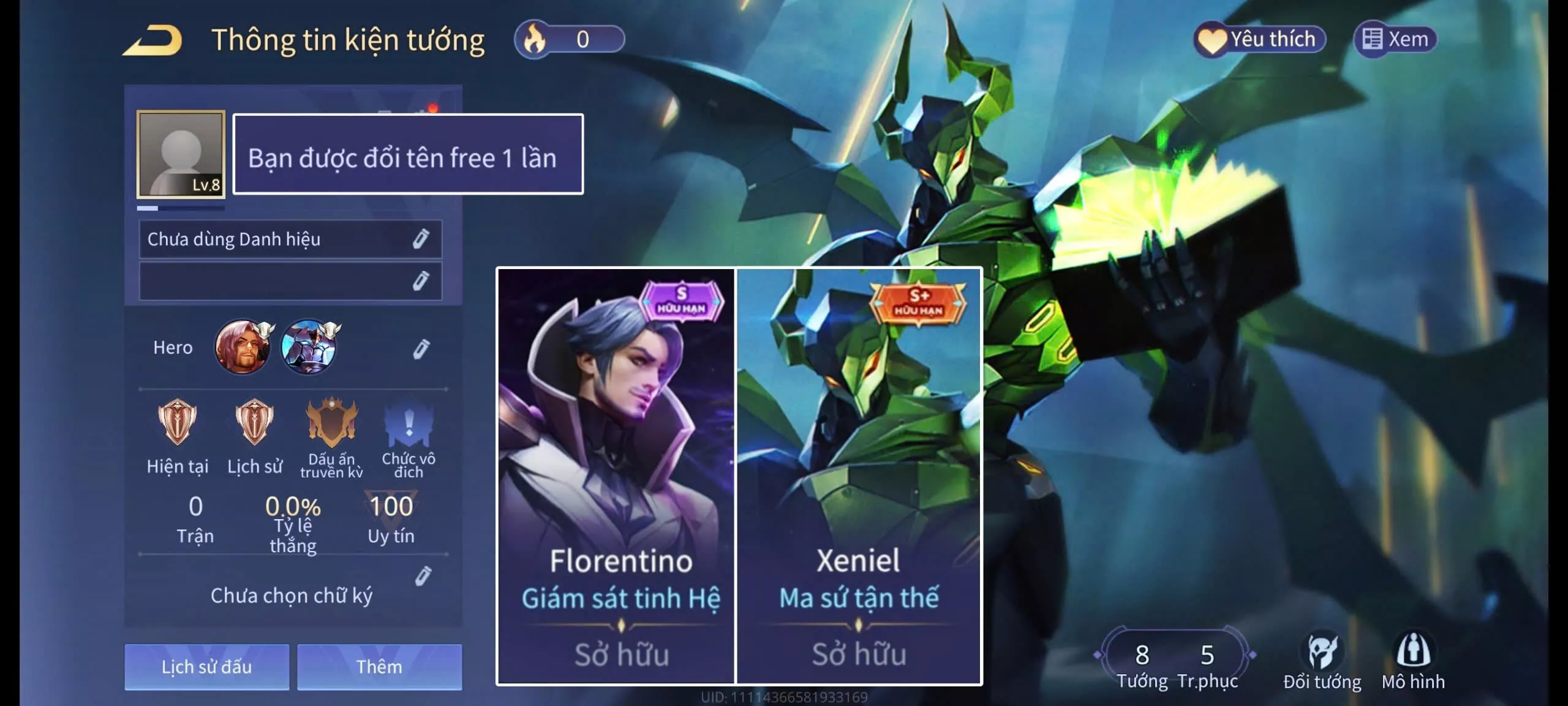This screenshot has height=706, width=1568.
Task: Open the Dấu ấn truyền kỳ emblem
Action: point(331,423)
